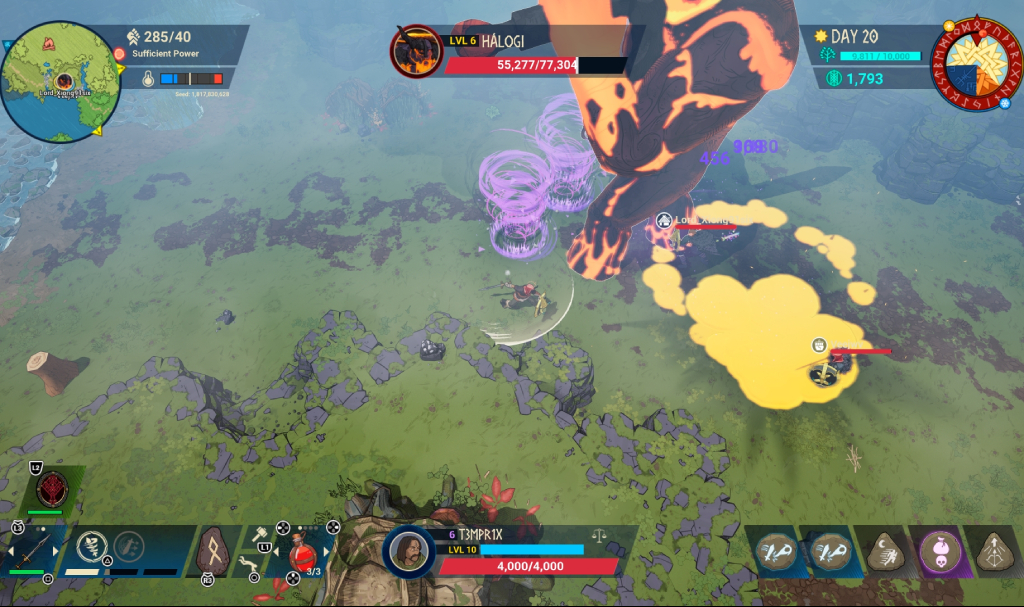The height and width of the screenshot is (607, 1024).
Task: Click the balance scales icon
Action: (x=599, y=536)
